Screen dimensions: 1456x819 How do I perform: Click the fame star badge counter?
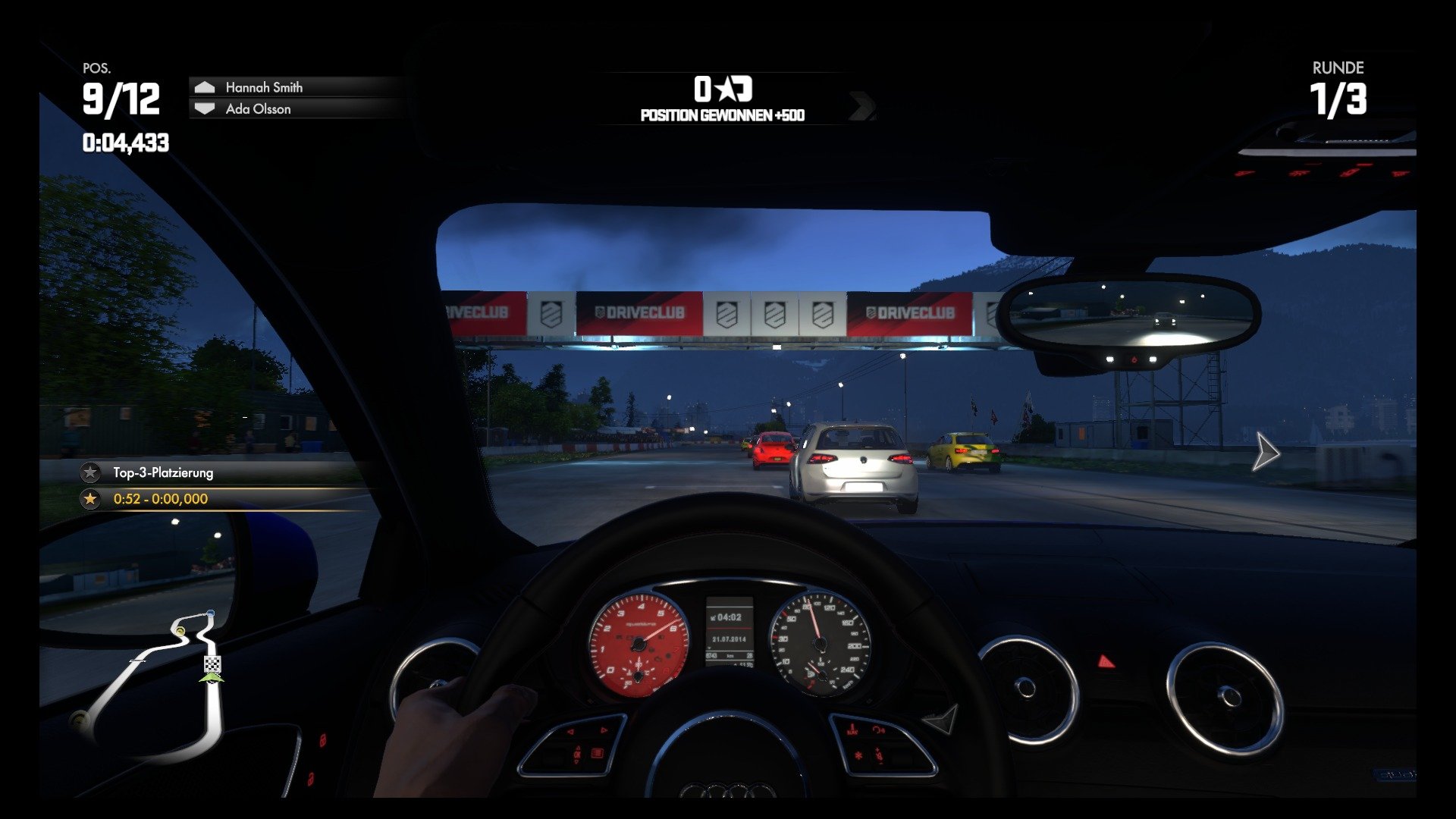[724, 89]
